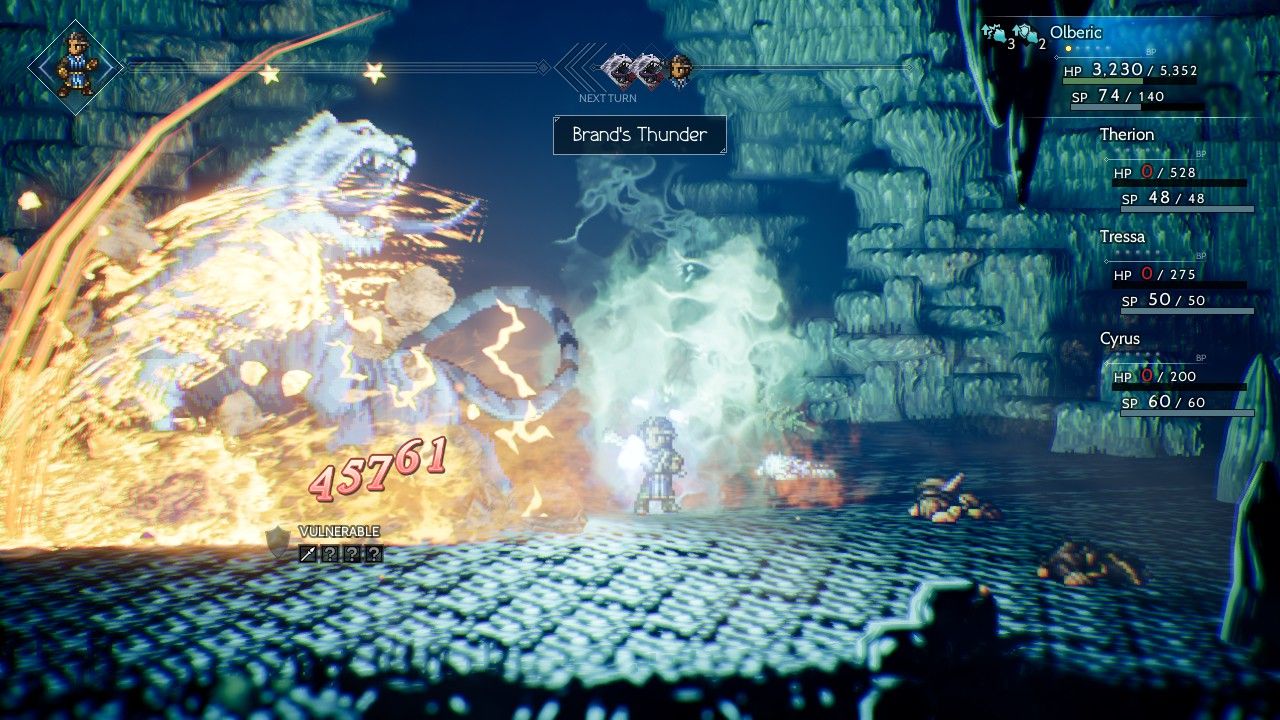Pick Cyrus in the party status list
This screenshot has height=720, width=1280.
[1119, 339]
